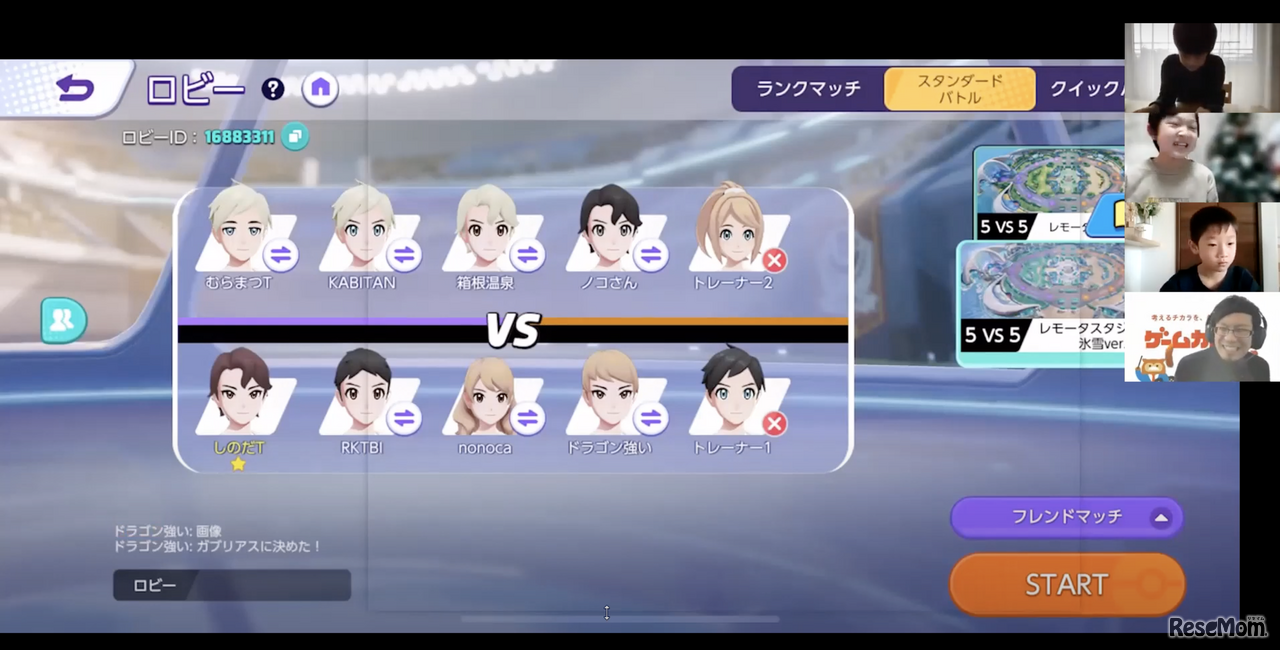Screen dimensions: 1280x650
Task: Go back using the purple return arrow
Action: (75, 89)
